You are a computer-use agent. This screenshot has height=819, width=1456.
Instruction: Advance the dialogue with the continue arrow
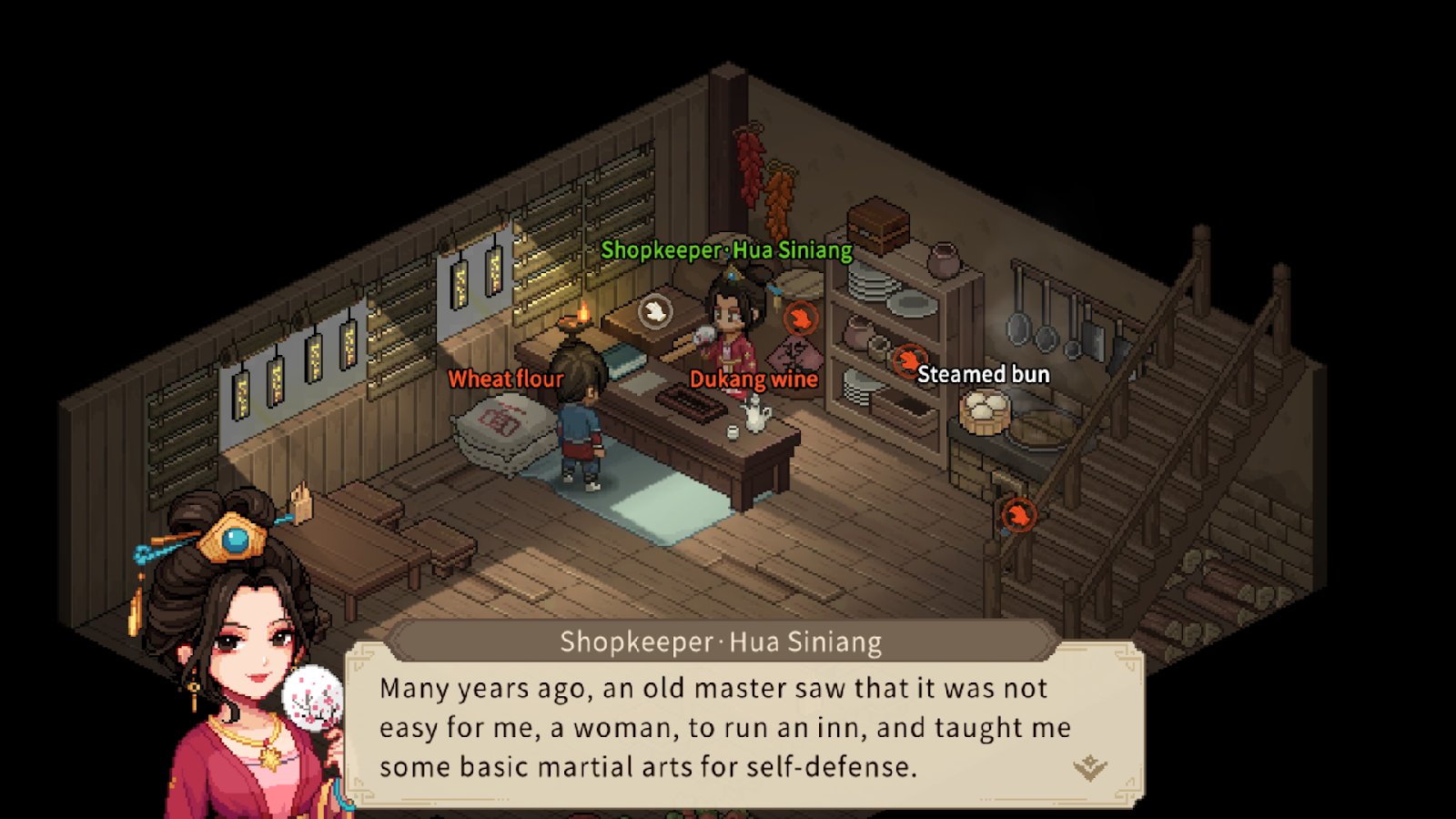(x=1089, y=767)
